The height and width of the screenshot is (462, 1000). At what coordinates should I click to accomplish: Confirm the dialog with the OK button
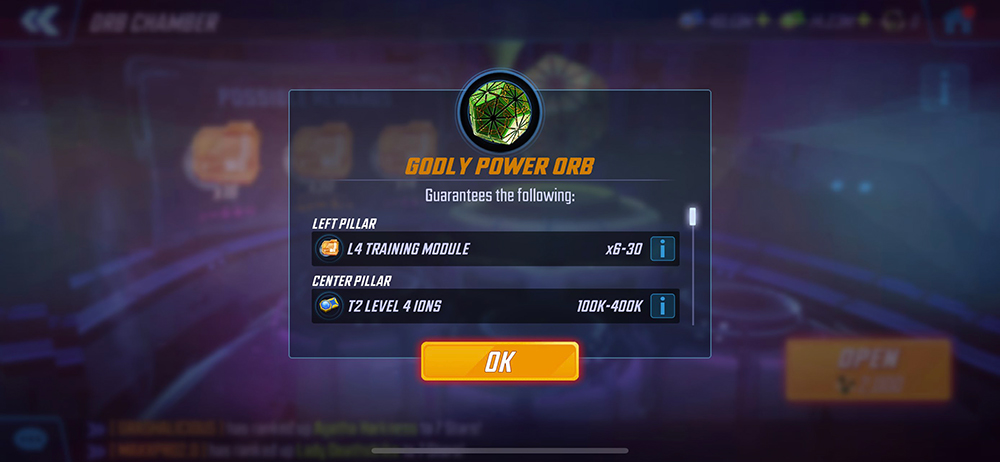(x=499, y=361)
